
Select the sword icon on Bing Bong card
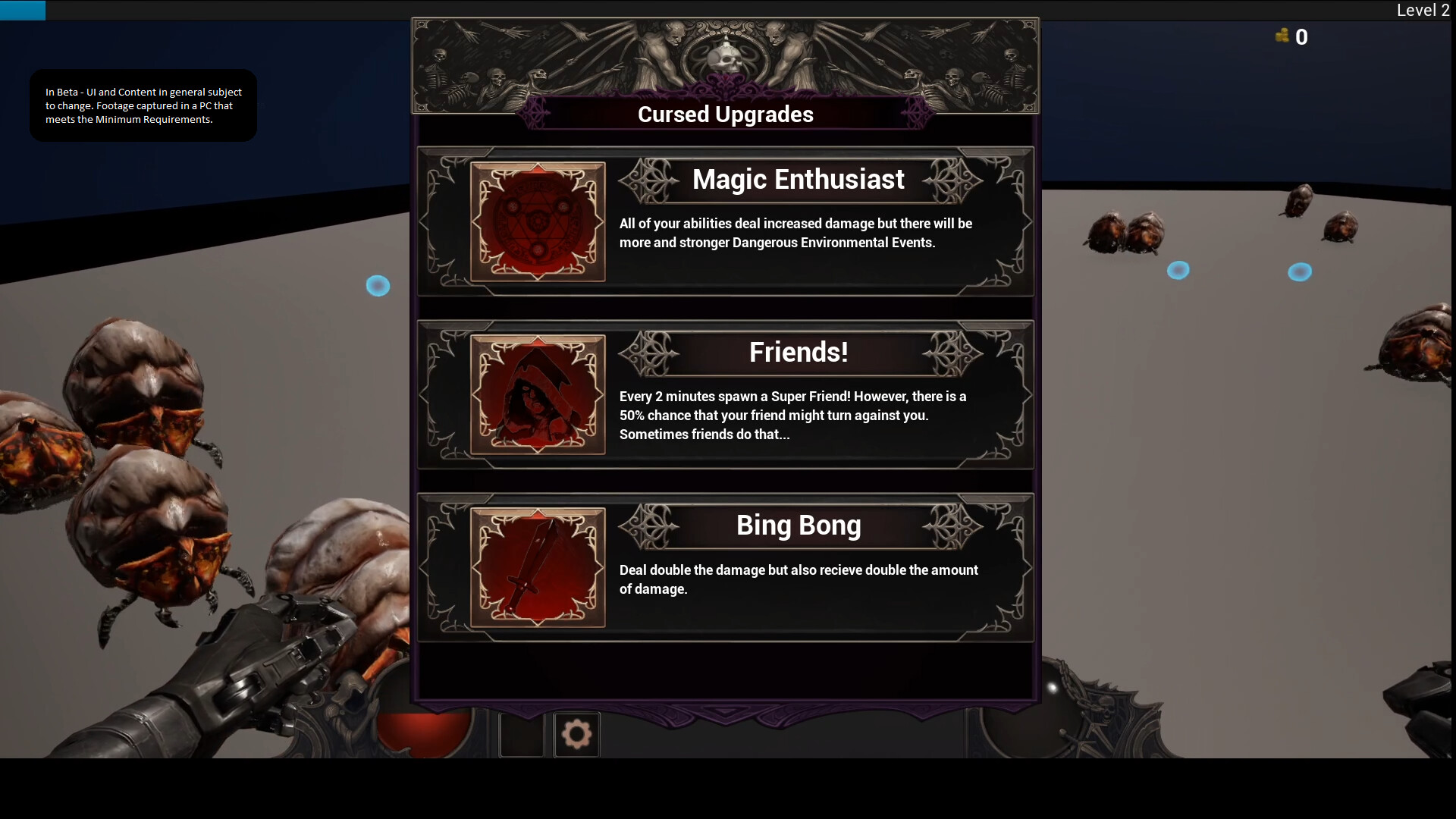pyautogui.click(x=538, y=568)
